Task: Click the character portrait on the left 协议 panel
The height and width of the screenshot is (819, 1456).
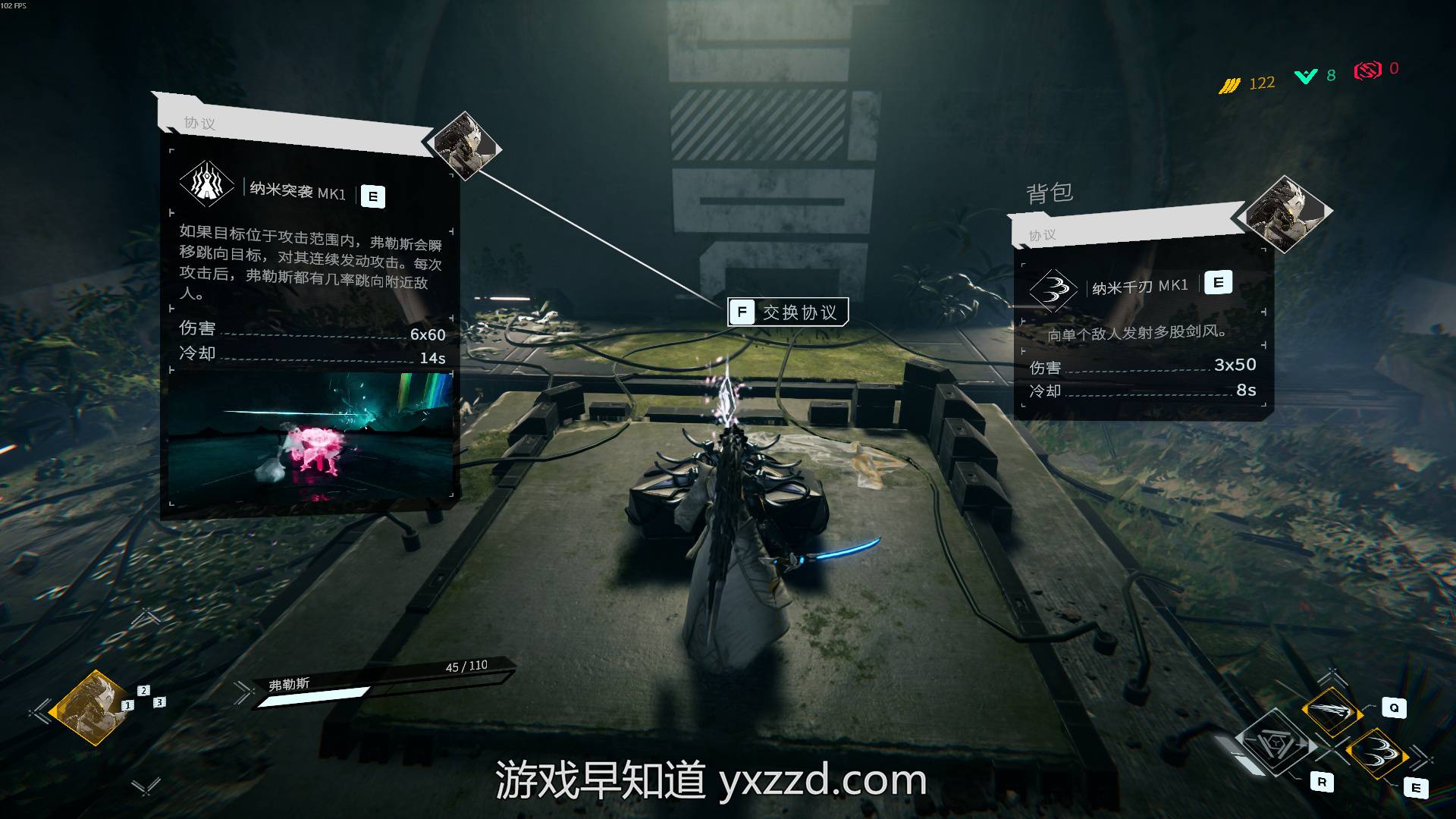Action: click(463, 145)
